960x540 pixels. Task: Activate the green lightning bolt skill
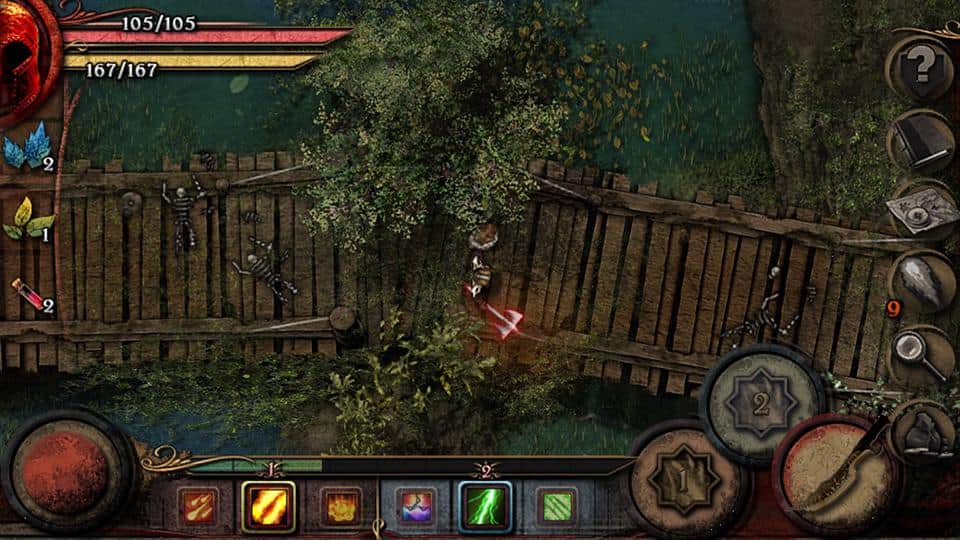click(x=485, y=507)
